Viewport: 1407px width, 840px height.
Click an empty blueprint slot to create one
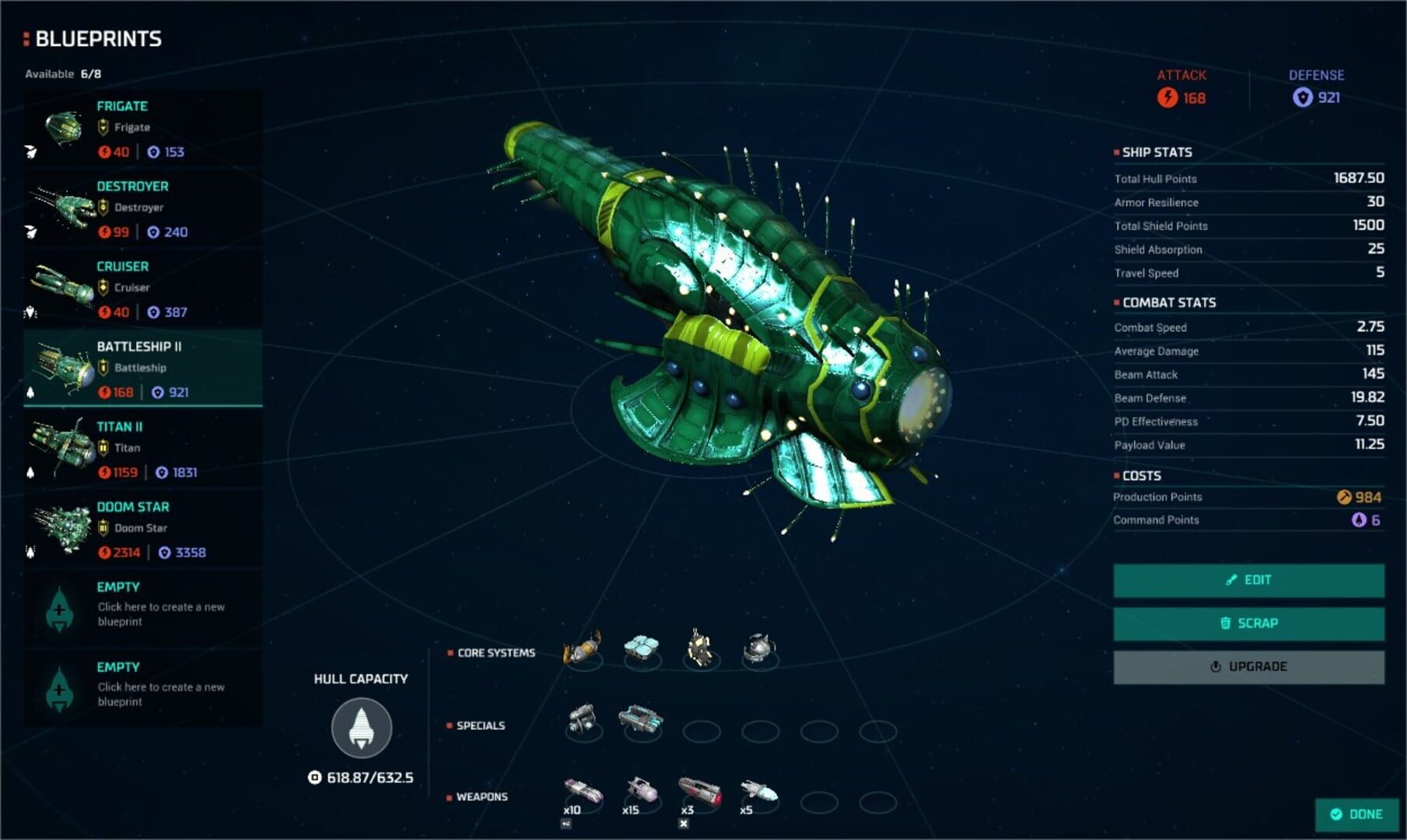click(142, 607)
